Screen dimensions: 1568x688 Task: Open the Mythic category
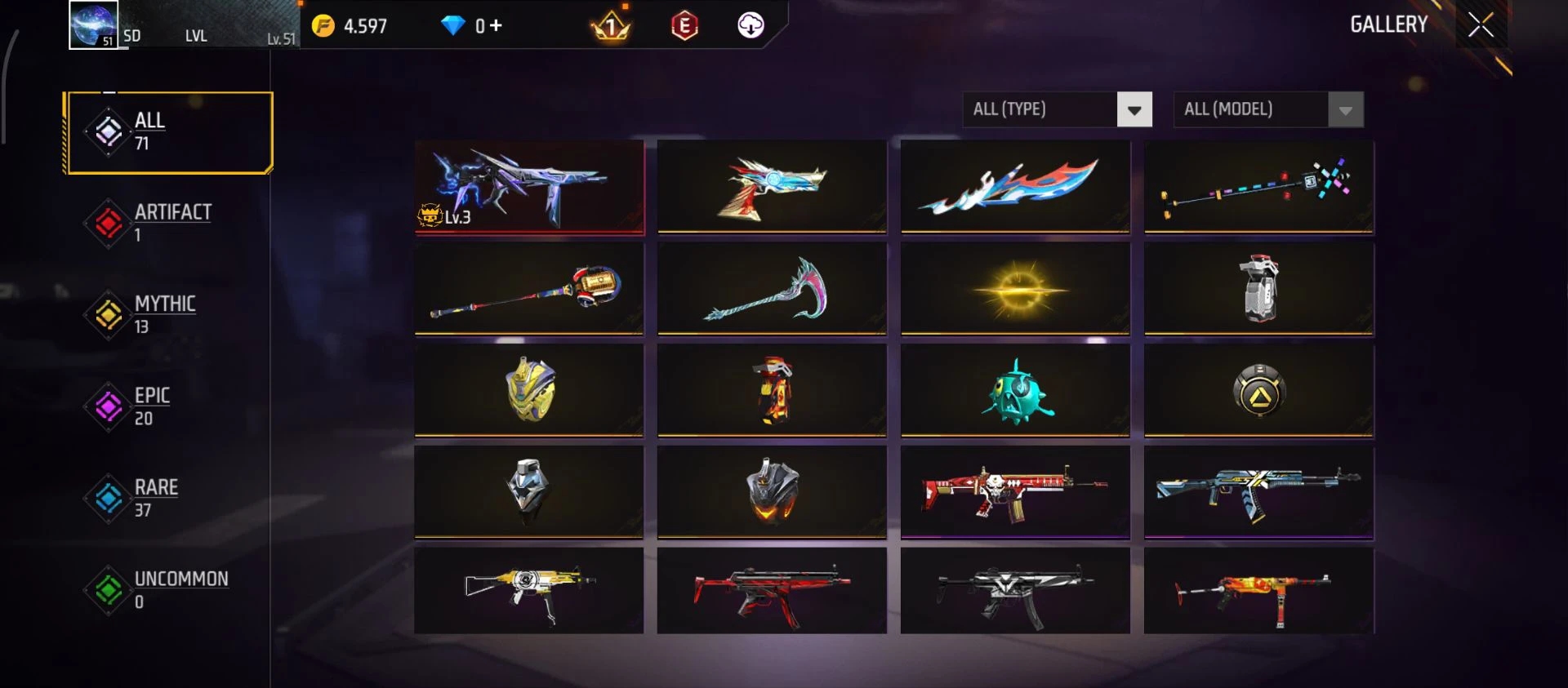[163, 314]
